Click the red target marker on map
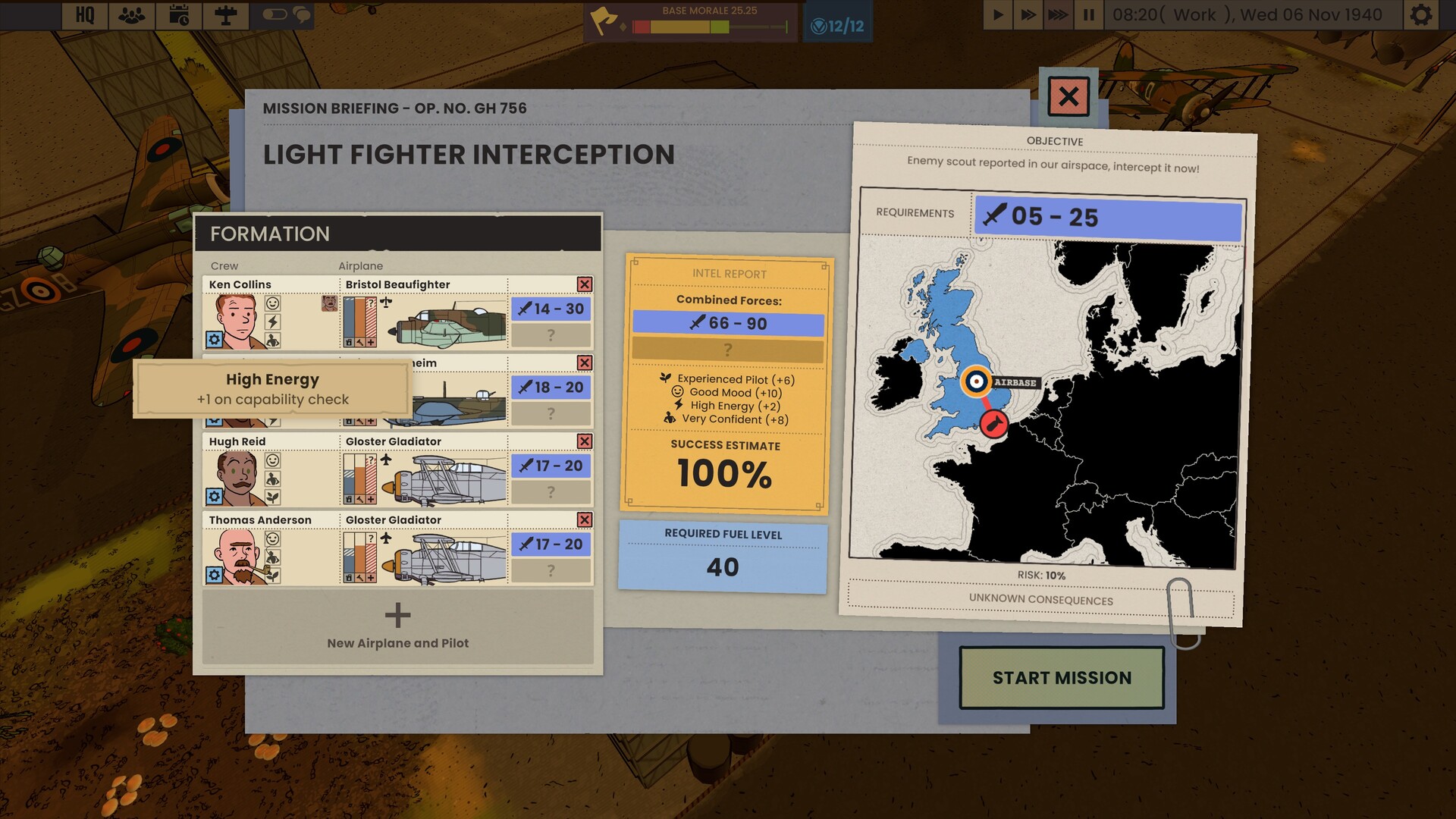Viewport: 1456px width, 819px height. tap(993, 423)
